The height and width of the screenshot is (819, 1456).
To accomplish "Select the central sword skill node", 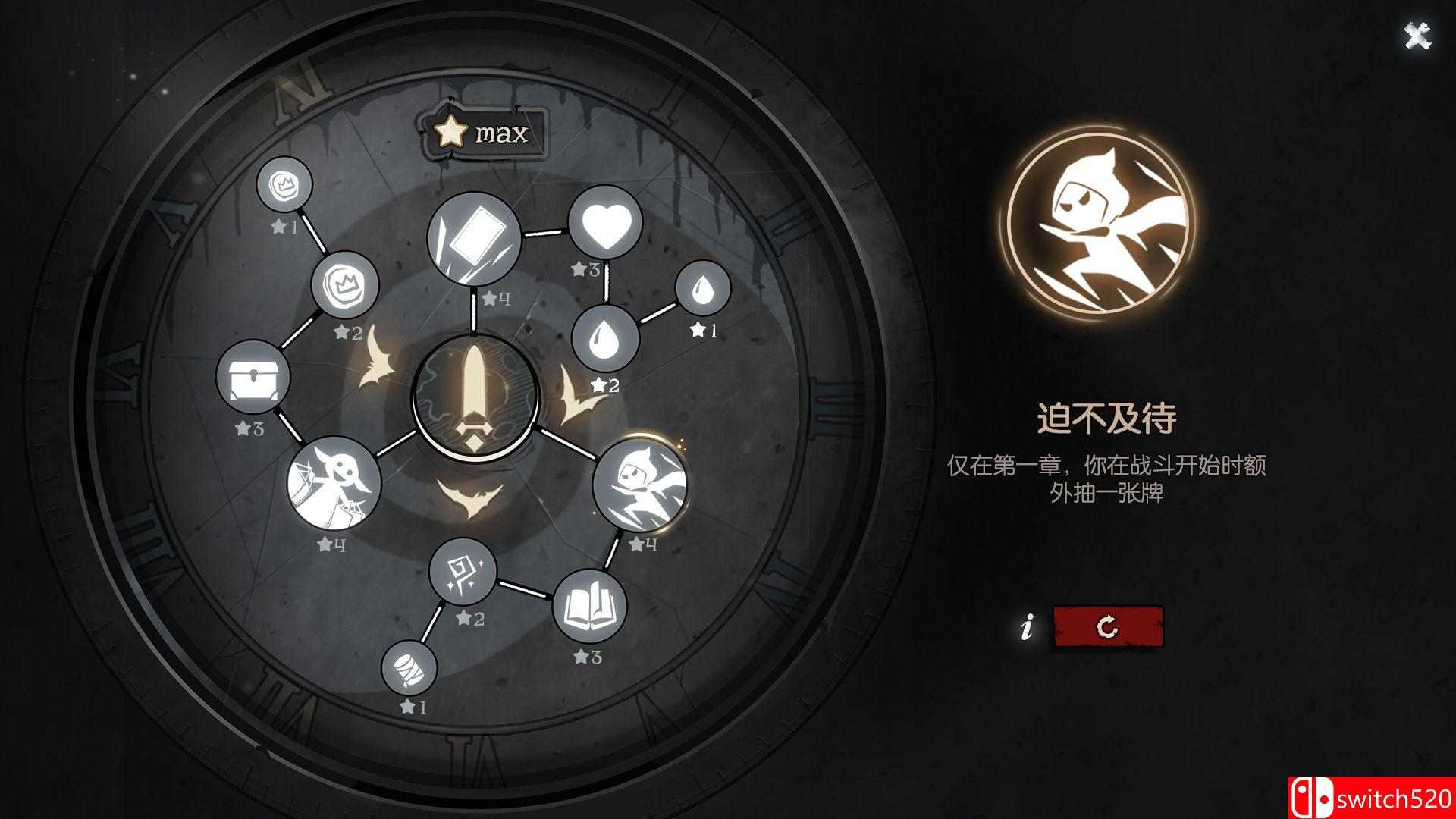I will click(474, 398).
